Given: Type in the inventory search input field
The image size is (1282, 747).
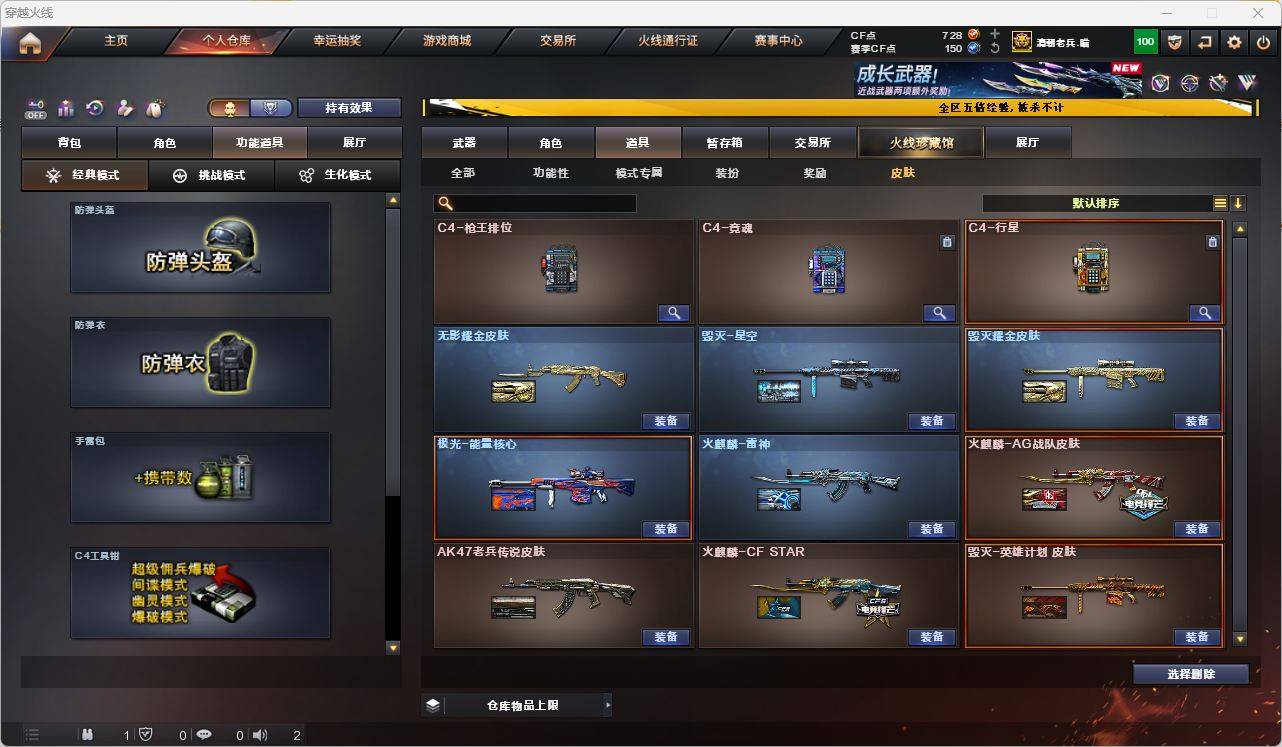Looking at the screenshot, I should coord(540,202).
